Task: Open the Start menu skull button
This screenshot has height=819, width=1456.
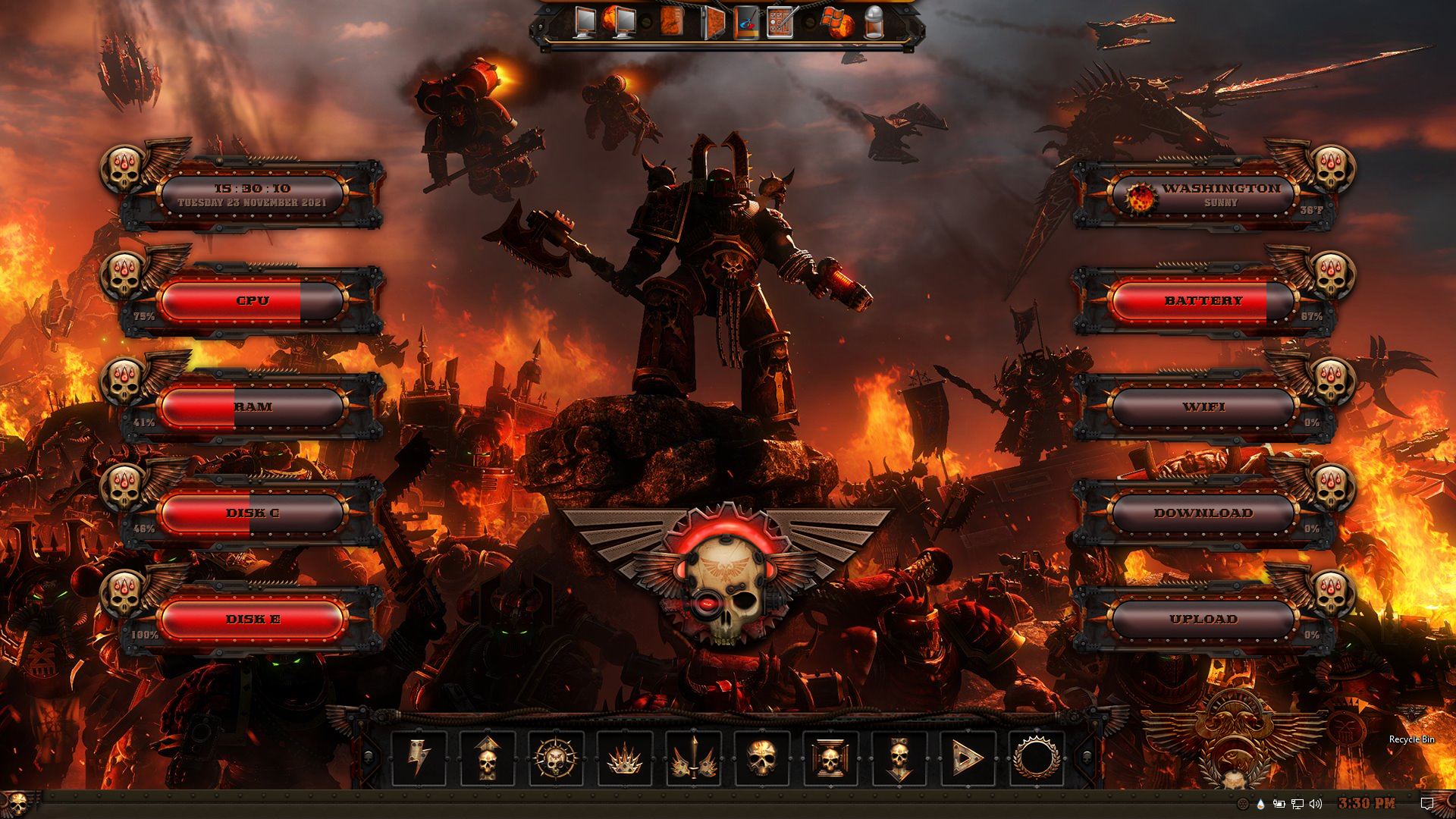Action: click(x=15, y=804)
